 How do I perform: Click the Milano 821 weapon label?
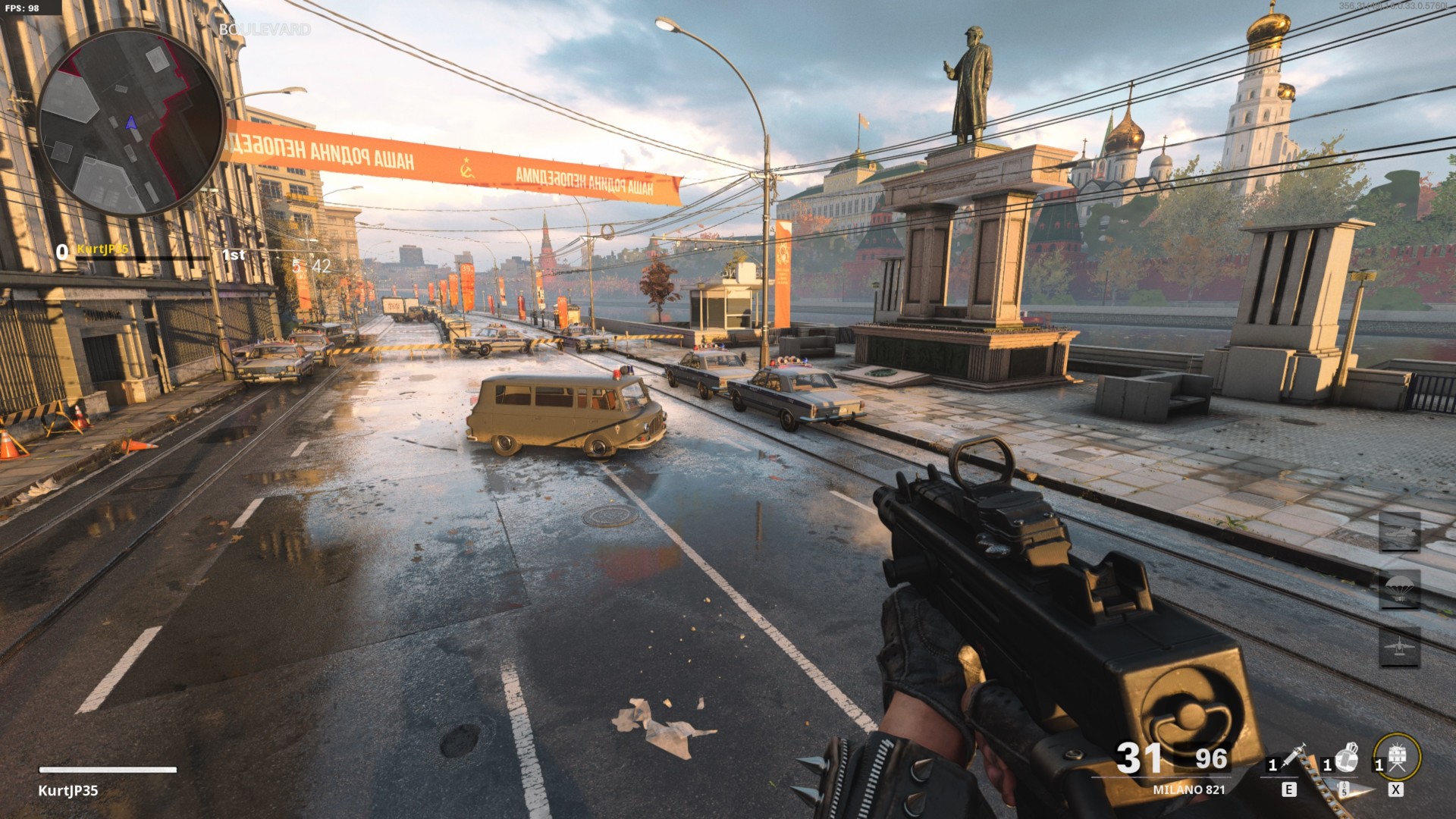click(1188, 789)
